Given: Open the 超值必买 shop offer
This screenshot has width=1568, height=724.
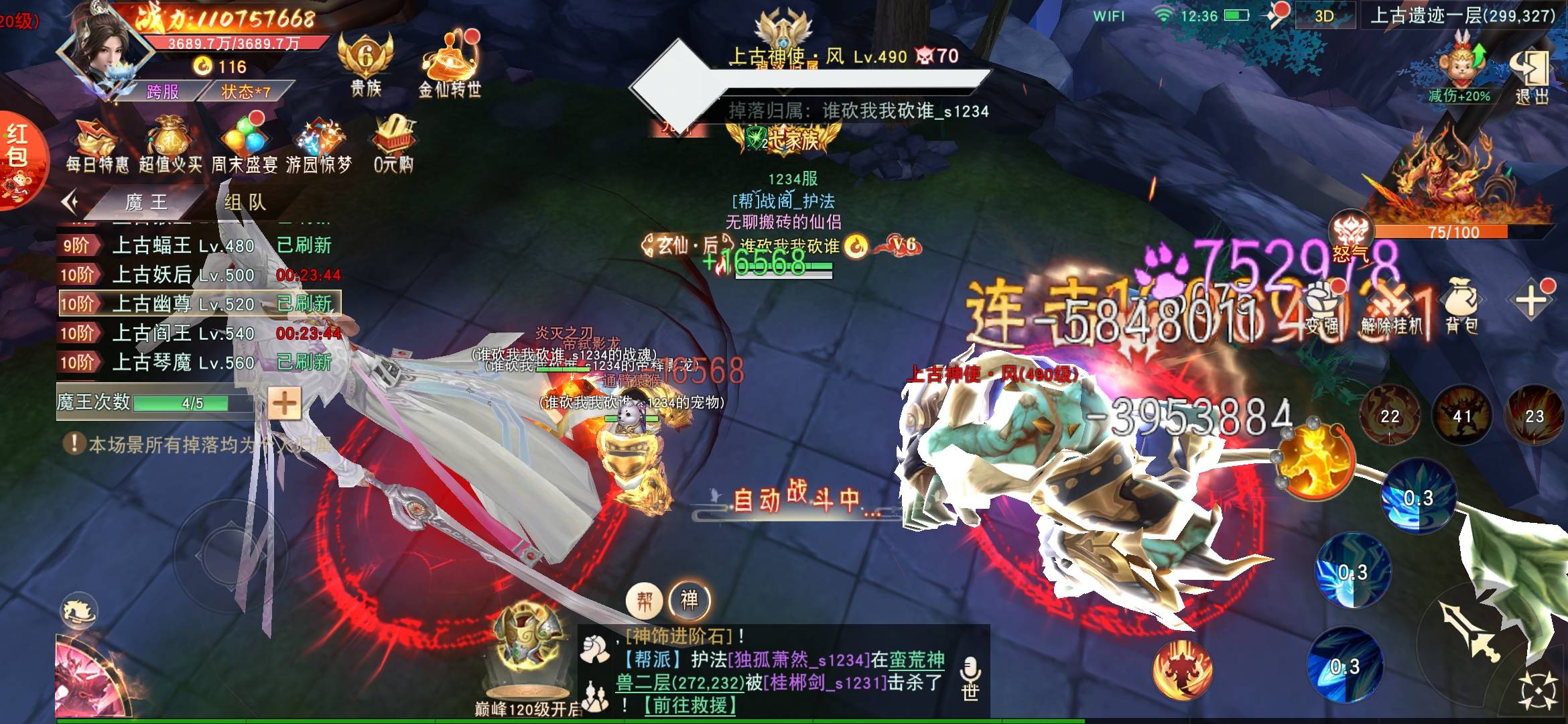Looking at the screenshot, I should click(170, 146).
